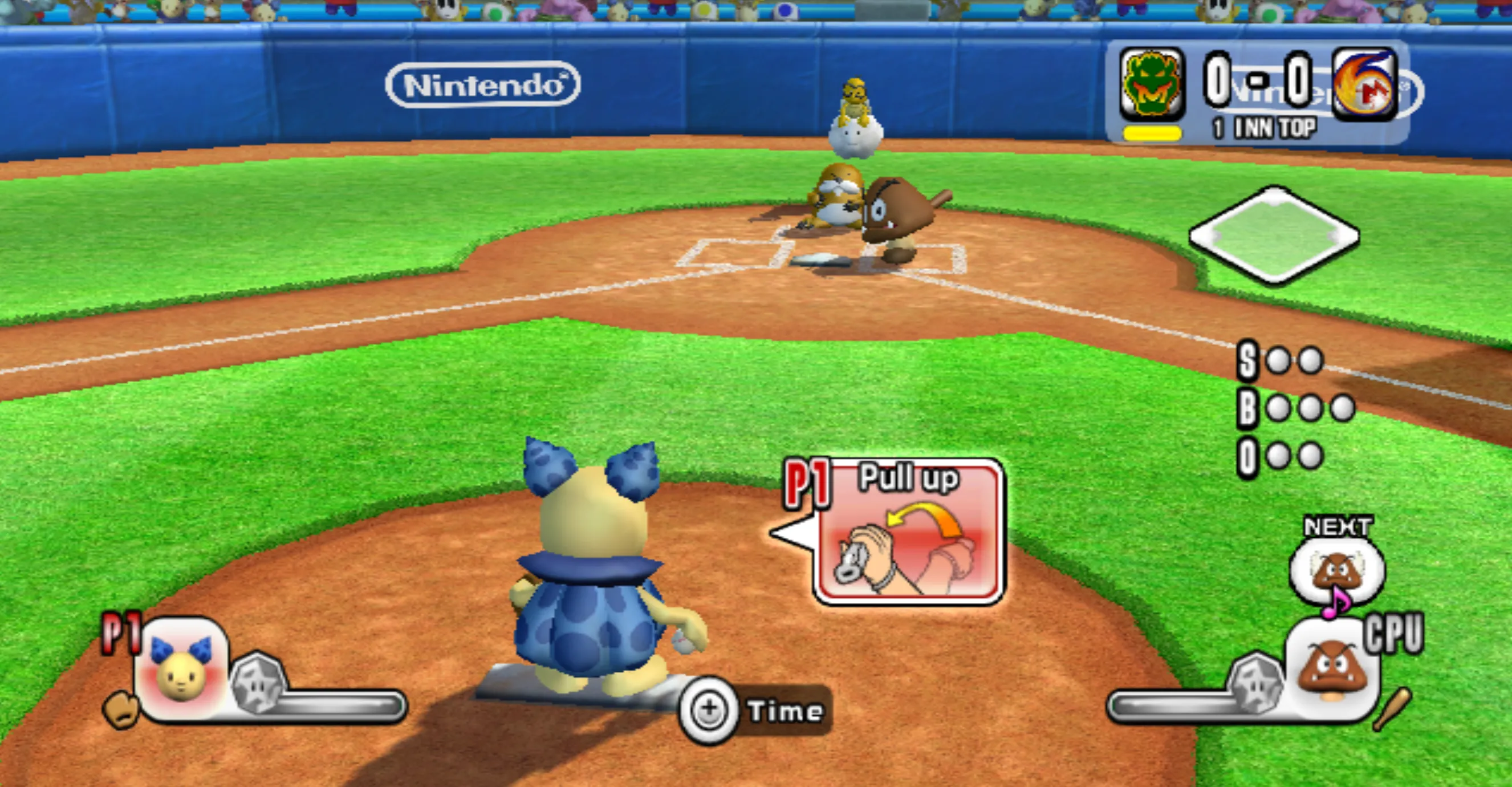This screenshot has height=787, width=1512.
Task: Select the P1 pitcher portrait
Action: 181,668
